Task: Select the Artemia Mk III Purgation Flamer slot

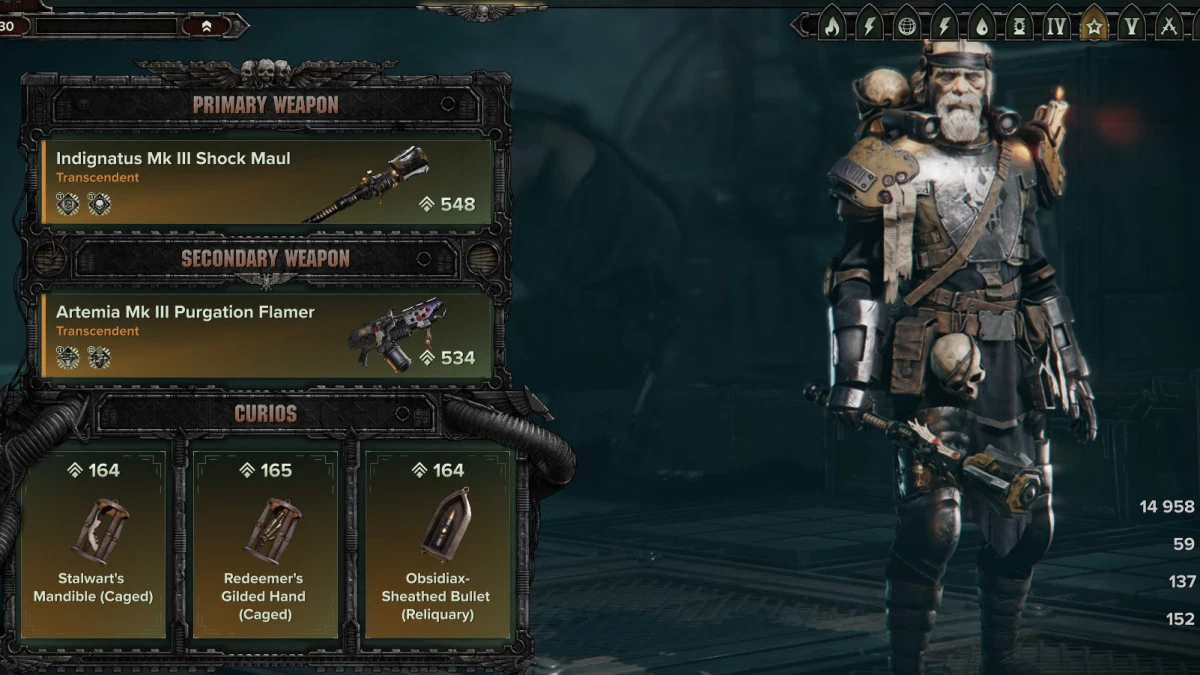Action: [x=266, y=335]
